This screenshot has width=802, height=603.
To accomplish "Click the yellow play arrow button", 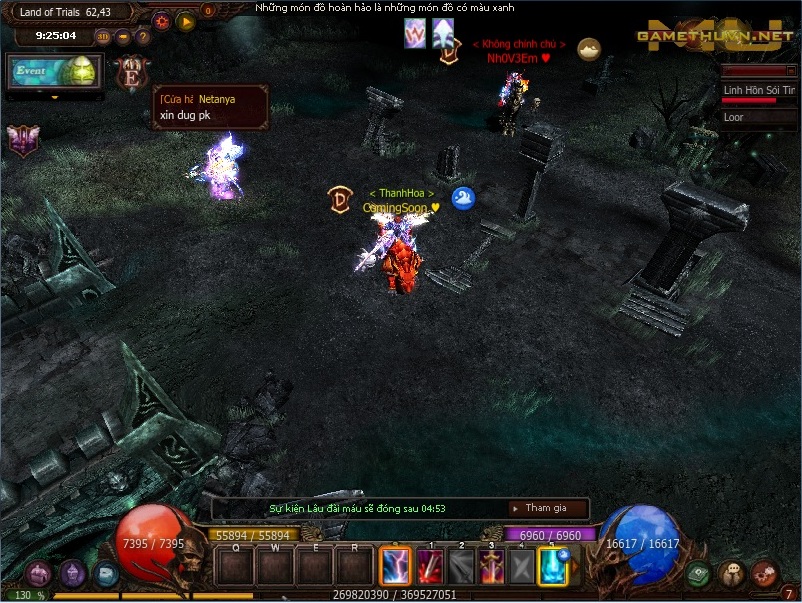I will [x=186, y=20].
